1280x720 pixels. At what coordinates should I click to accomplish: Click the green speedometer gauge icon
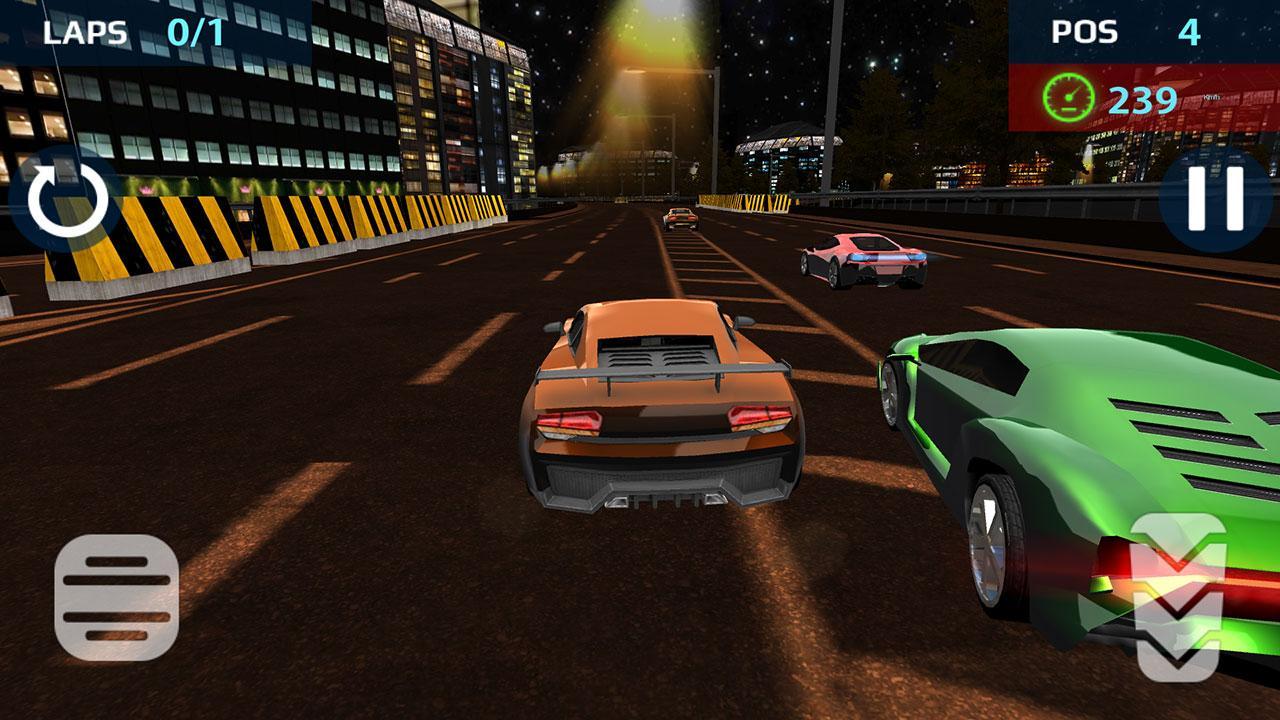pyautogui.click(x=1068, y=97)
